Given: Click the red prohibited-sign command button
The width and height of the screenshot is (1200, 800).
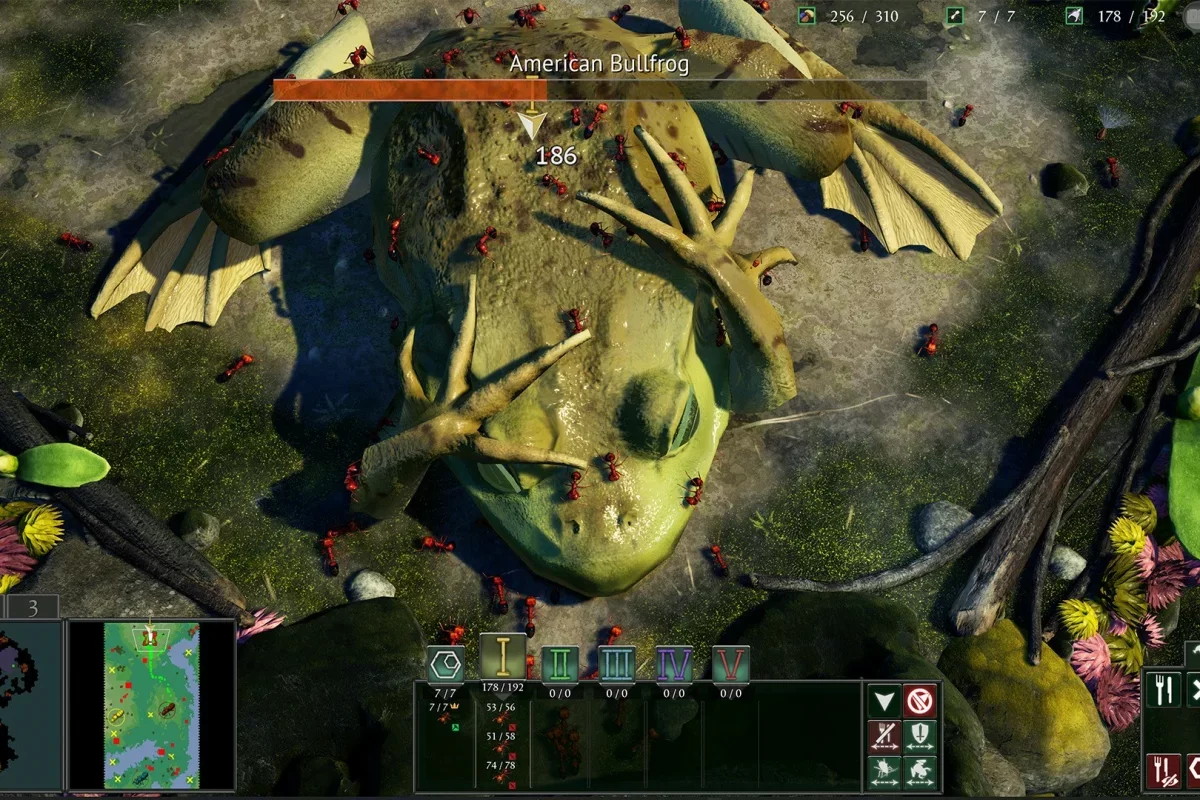Looking at the screenshot, I should [x=920, y=700].
